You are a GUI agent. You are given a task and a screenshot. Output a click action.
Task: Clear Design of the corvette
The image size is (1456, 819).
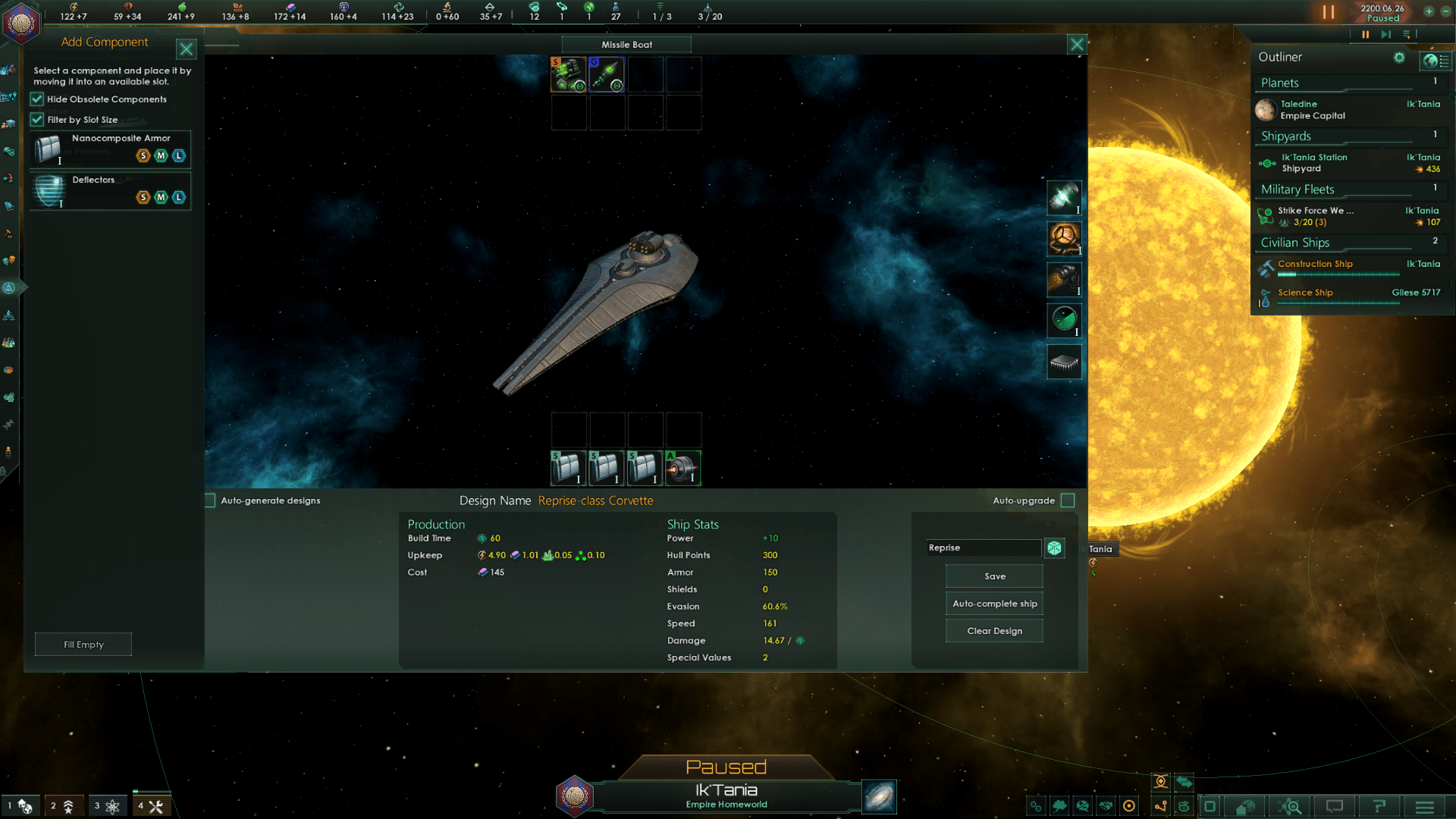[x=994, y=631]
